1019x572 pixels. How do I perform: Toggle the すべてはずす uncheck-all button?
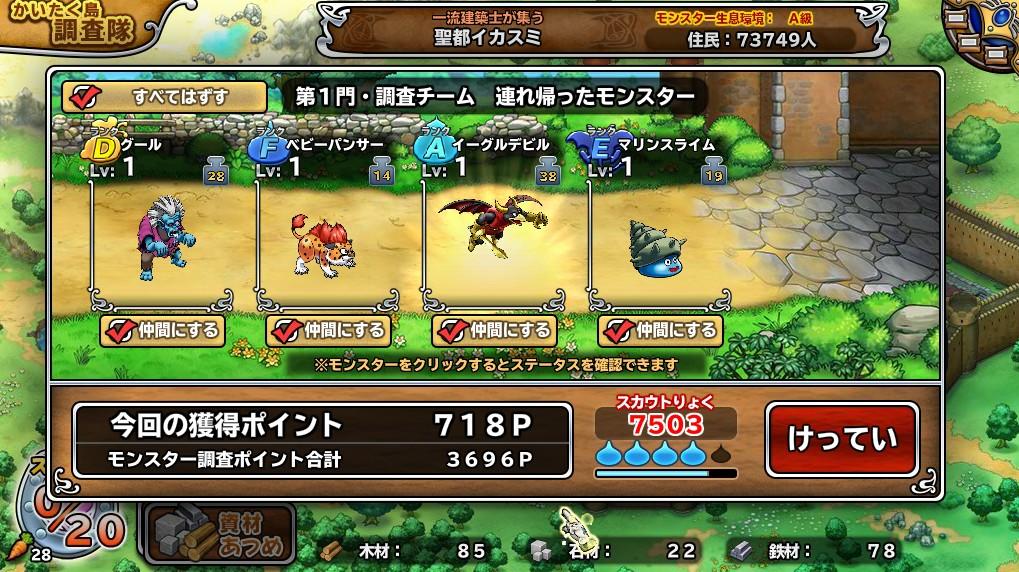(165, 97)
